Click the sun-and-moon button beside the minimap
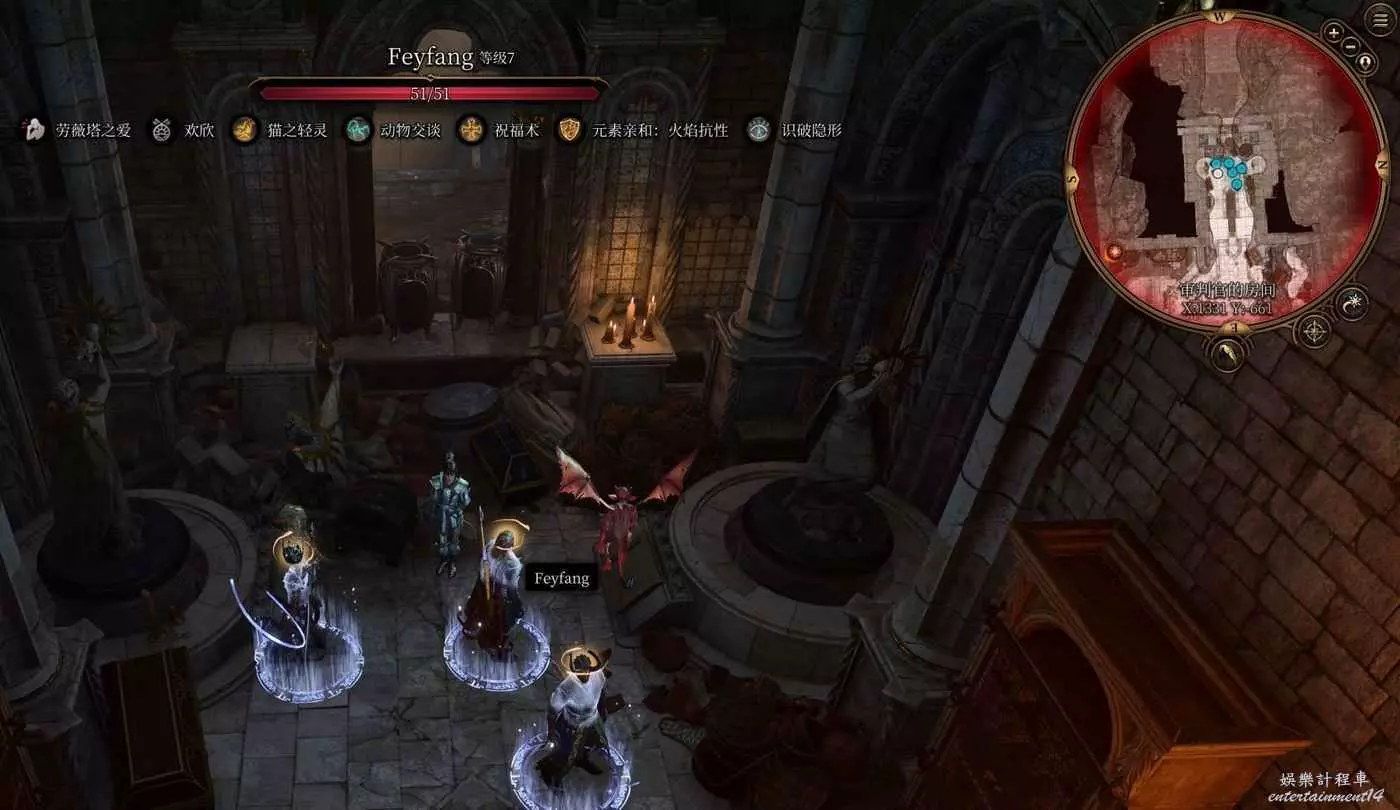 [x=1353, y=303]
